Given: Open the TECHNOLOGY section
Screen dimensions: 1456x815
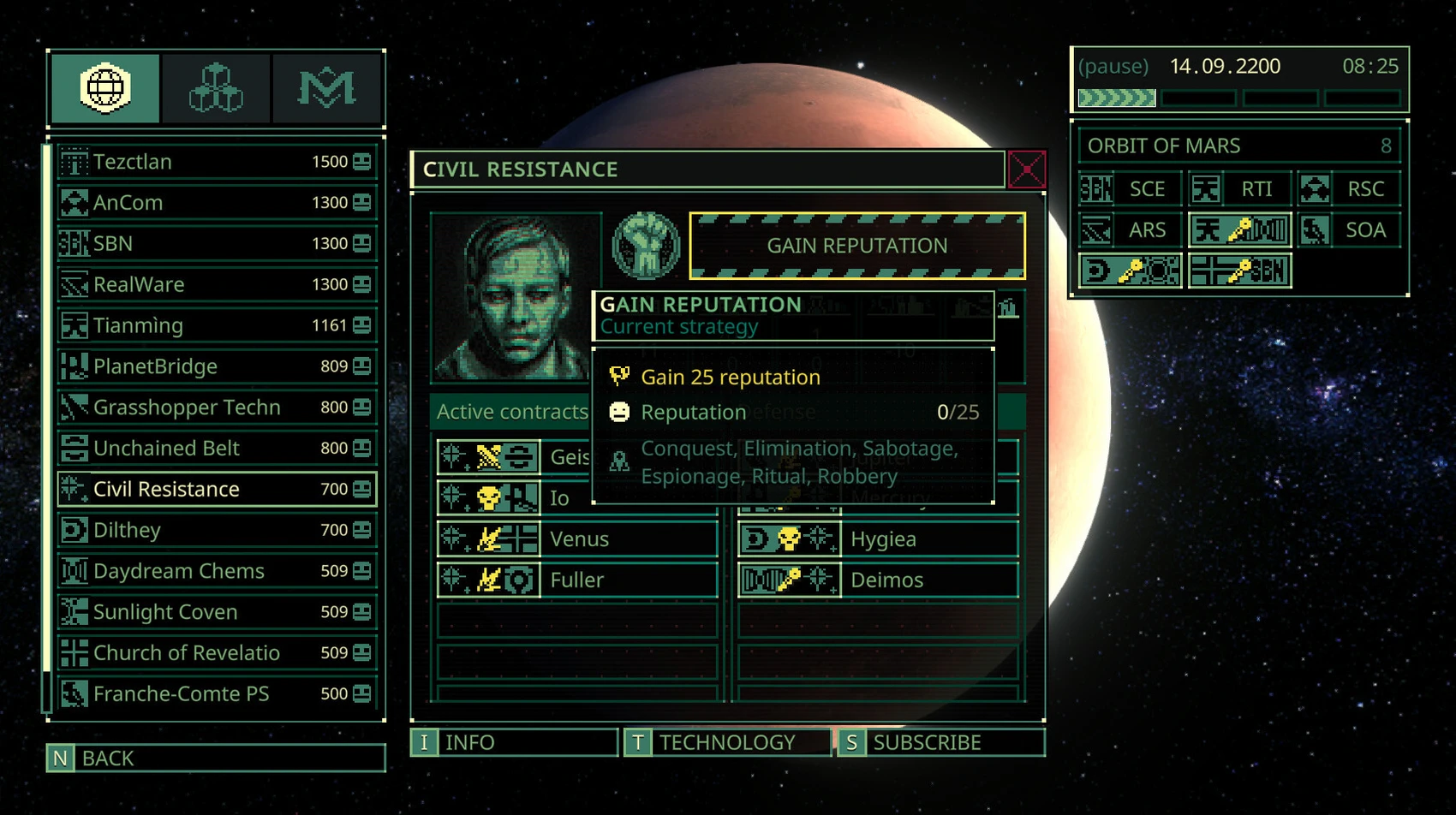Looking at the screenshot, I should pyautogui.click(x=727, y=742).
